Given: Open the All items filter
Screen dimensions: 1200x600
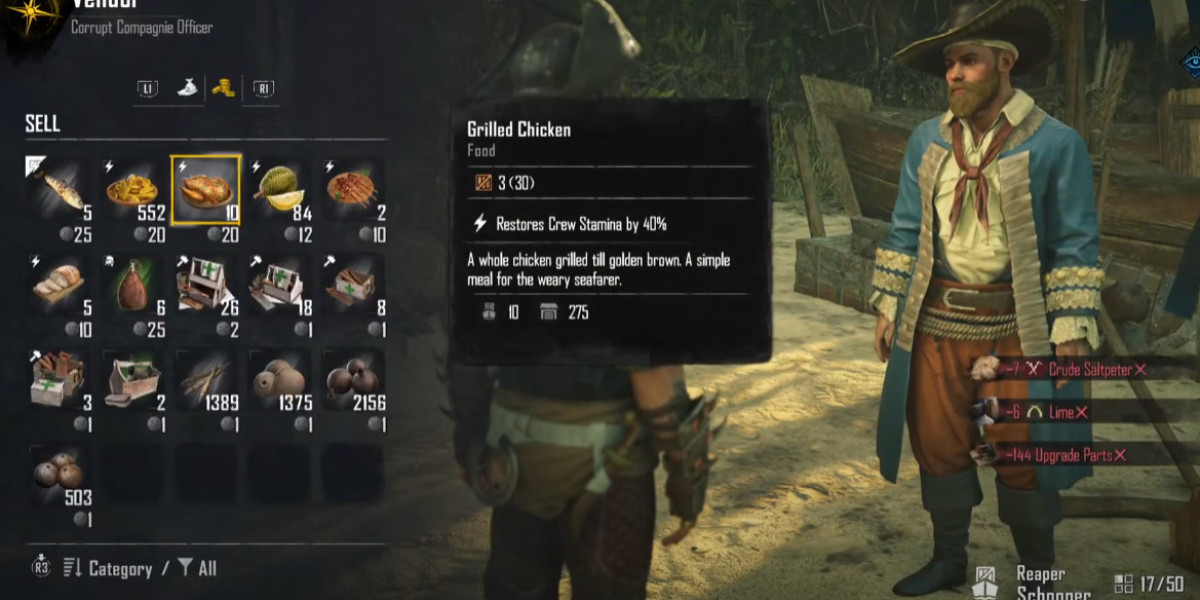Looking at the screenshot, I should (x=197, y=569).
